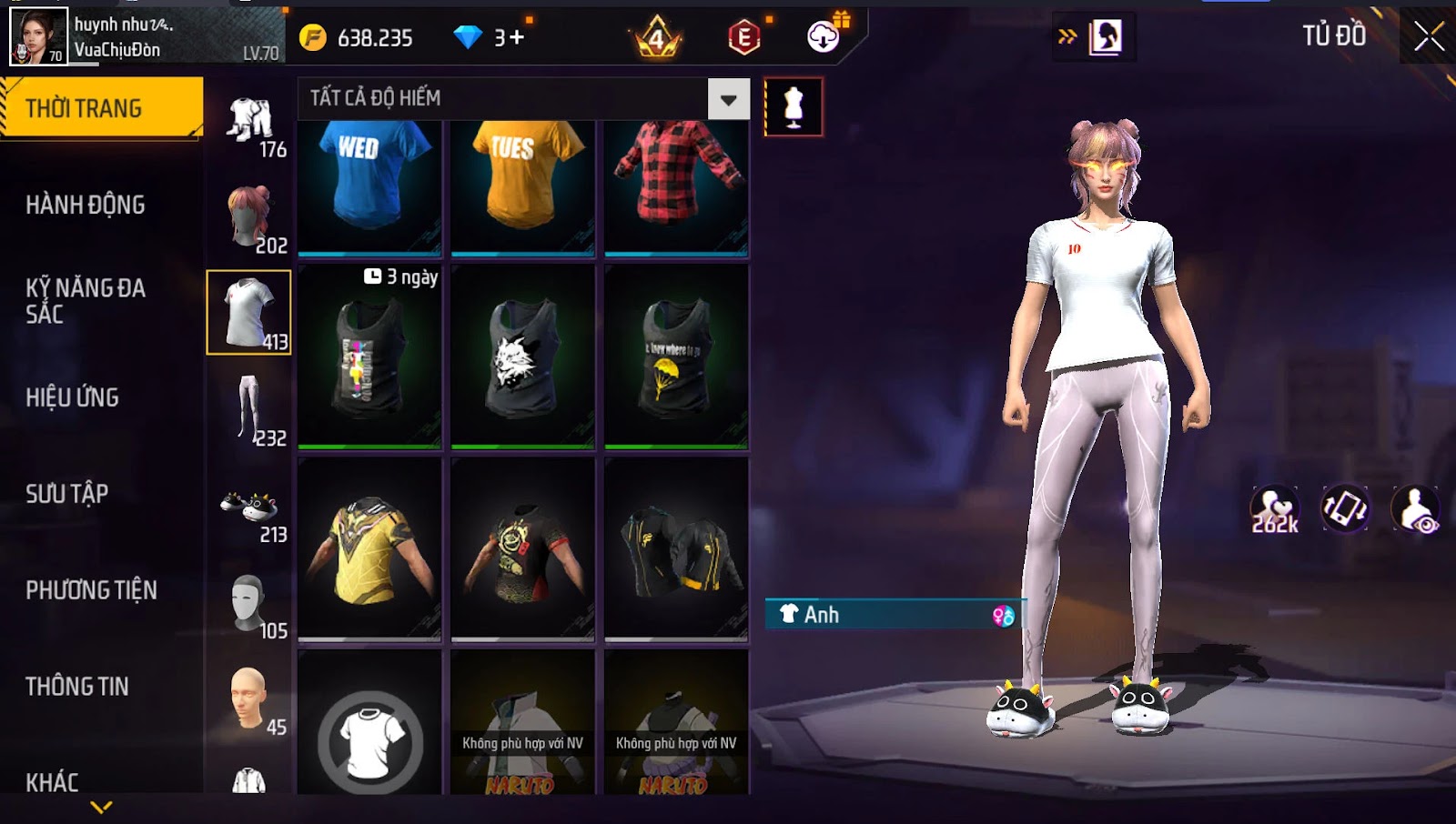Open the hair category with 202 items
Screen dimensions: 1456x824
pyautogui.click(x=249, y=216)
